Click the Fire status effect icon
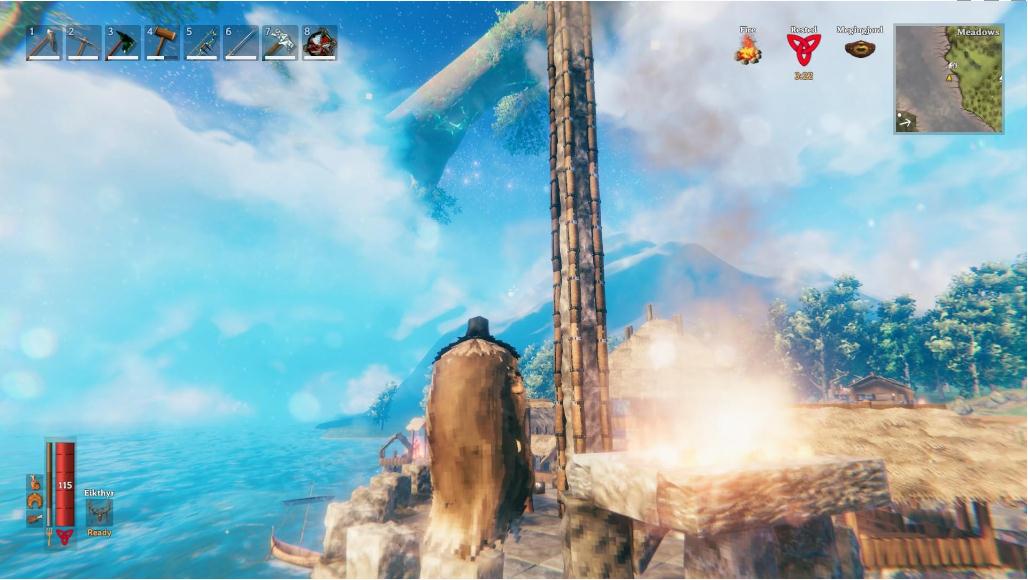1028x580 pixels. coord(748,50)
